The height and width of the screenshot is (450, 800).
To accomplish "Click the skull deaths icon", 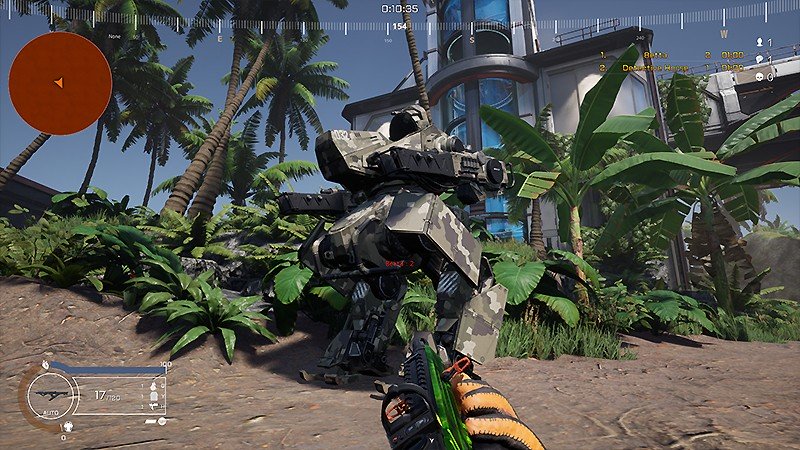I will (x=759, y=76).
